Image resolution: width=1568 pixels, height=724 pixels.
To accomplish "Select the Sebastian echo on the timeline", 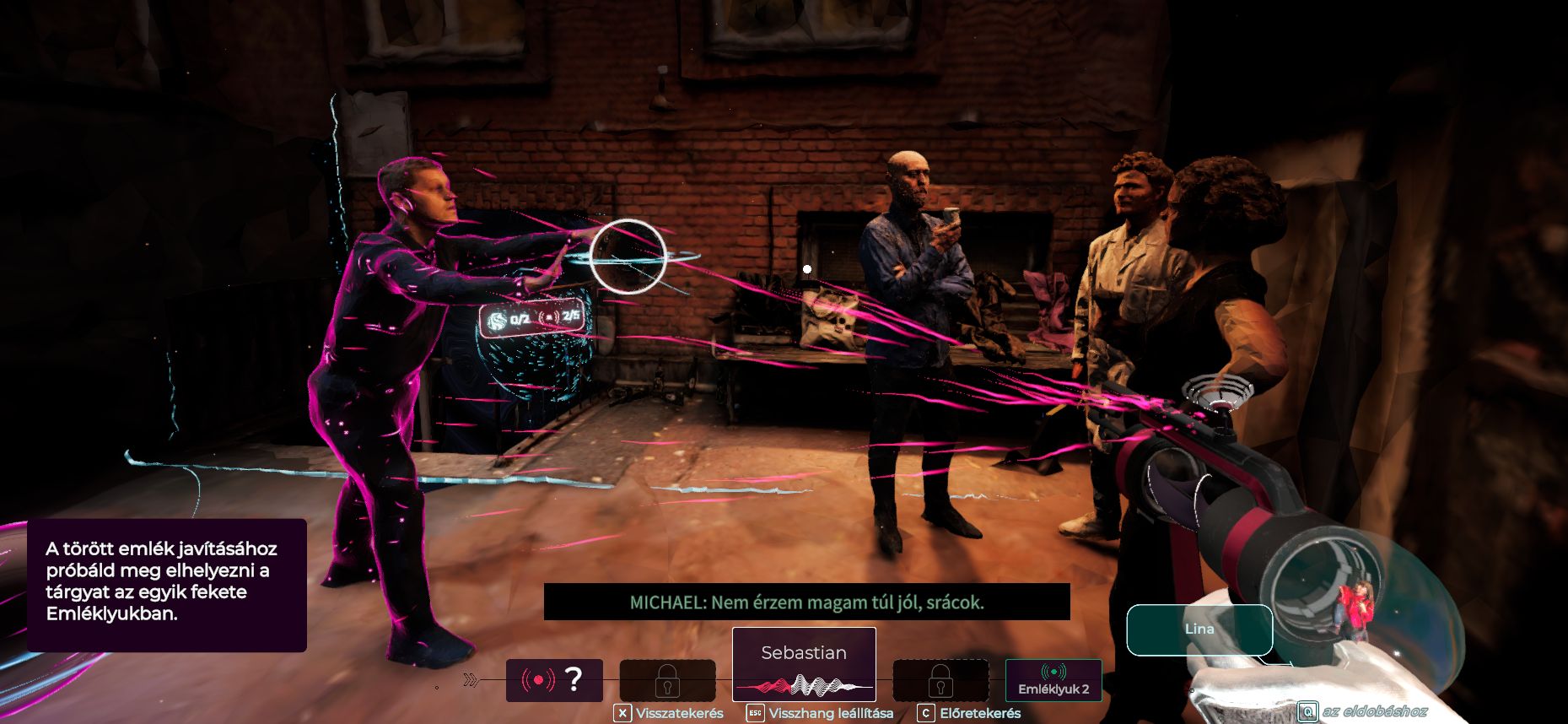I will [x=803, y=664].
